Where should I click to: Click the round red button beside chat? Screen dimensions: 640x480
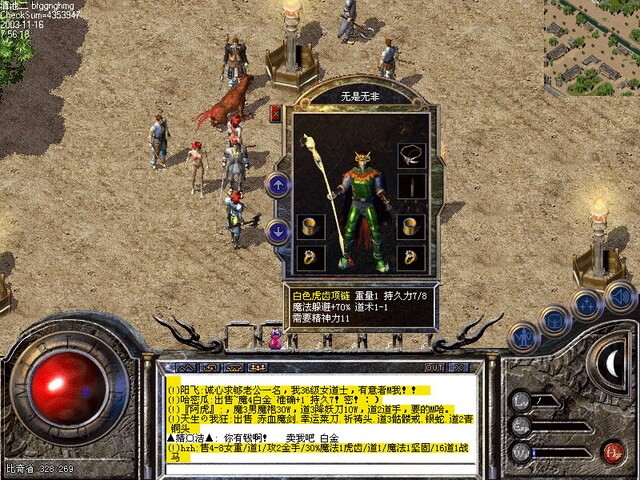(x=614, y=451)
